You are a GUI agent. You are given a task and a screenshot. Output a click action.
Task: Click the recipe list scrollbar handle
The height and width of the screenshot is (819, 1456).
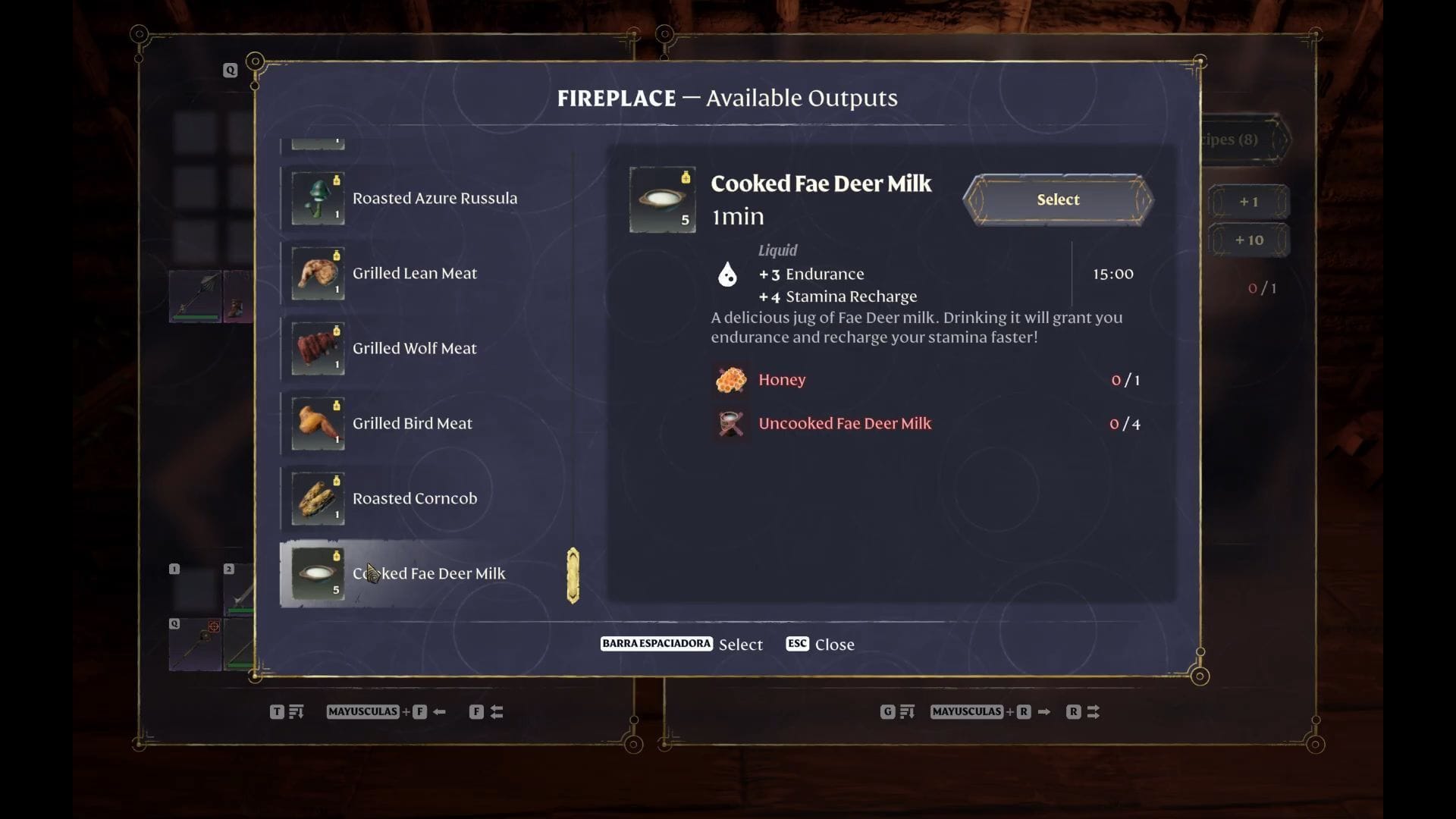(573, 575)
